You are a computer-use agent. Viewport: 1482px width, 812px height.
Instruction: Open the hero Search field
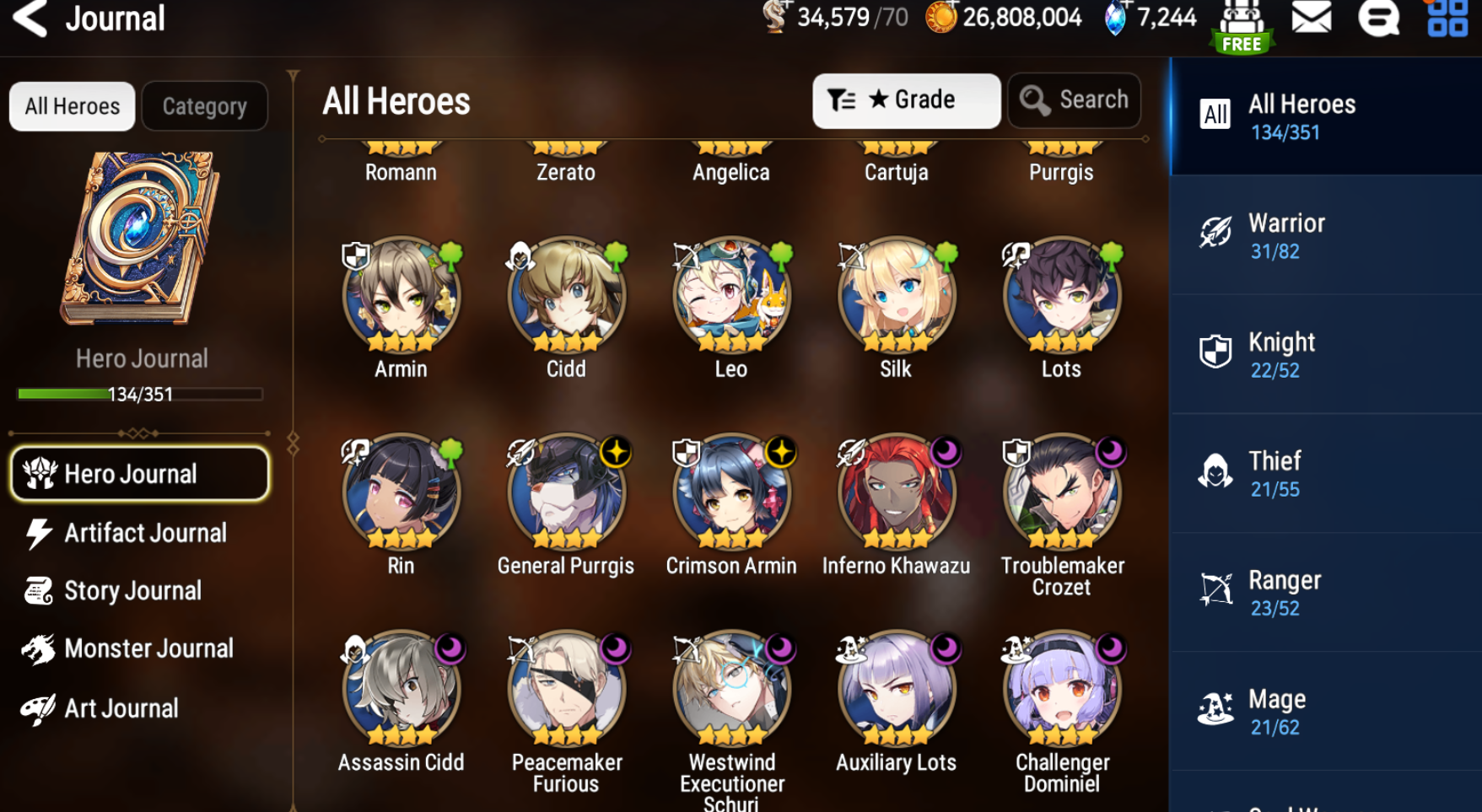(x=1074, y=100)
